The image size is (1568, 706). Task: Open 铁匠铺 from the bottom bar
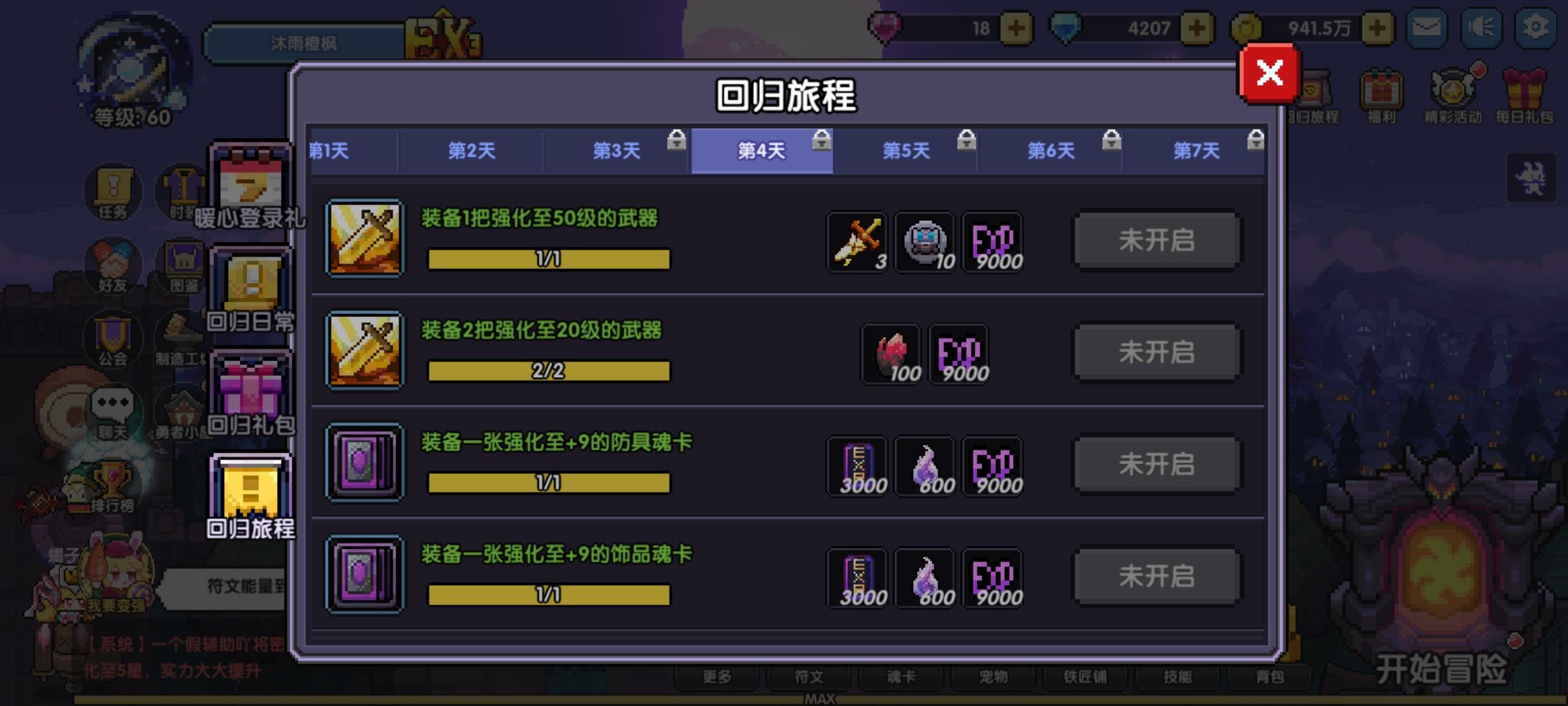[x=1086, y=678]
